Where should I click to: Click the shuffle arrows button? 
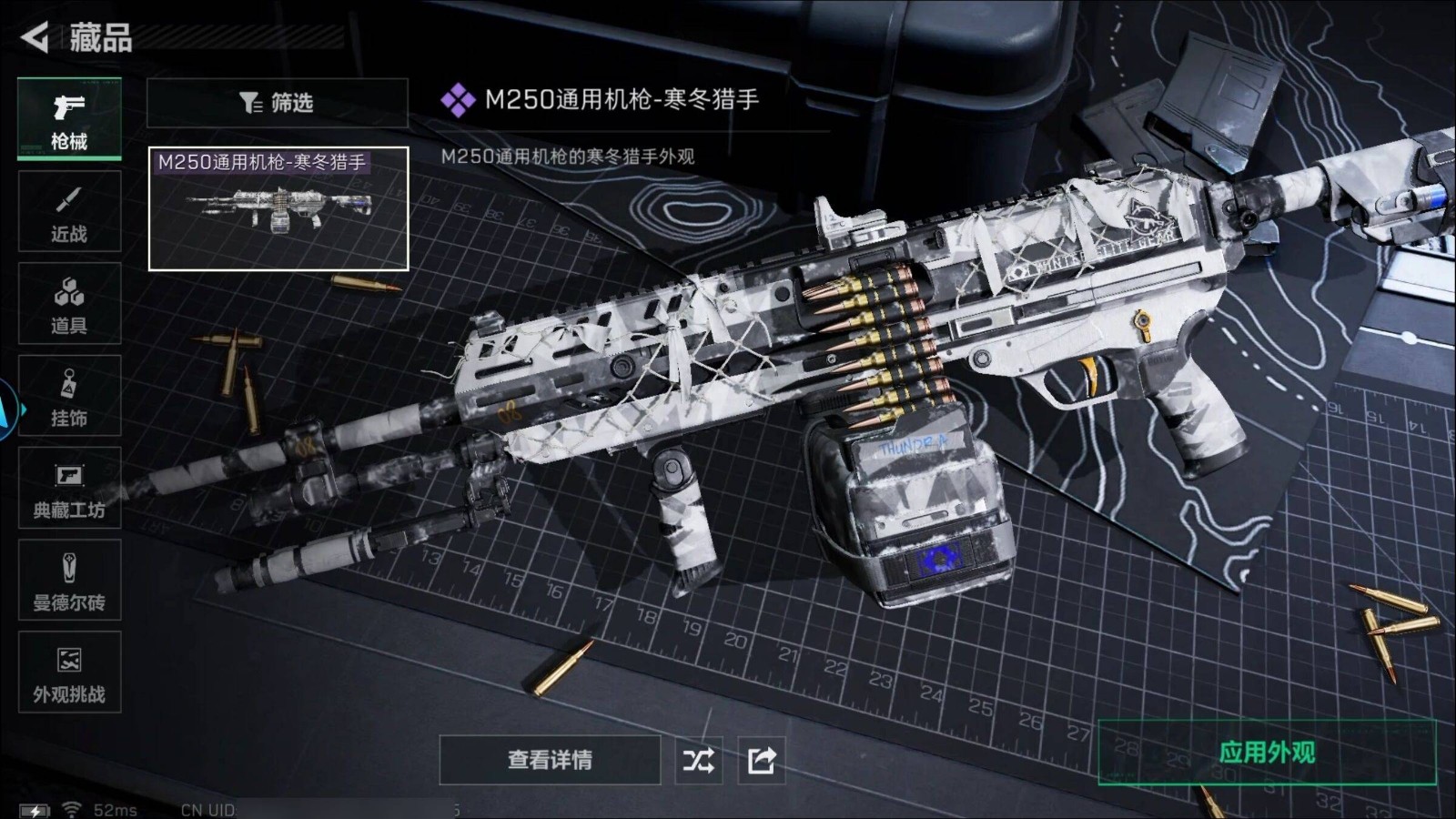coord(699,760)
